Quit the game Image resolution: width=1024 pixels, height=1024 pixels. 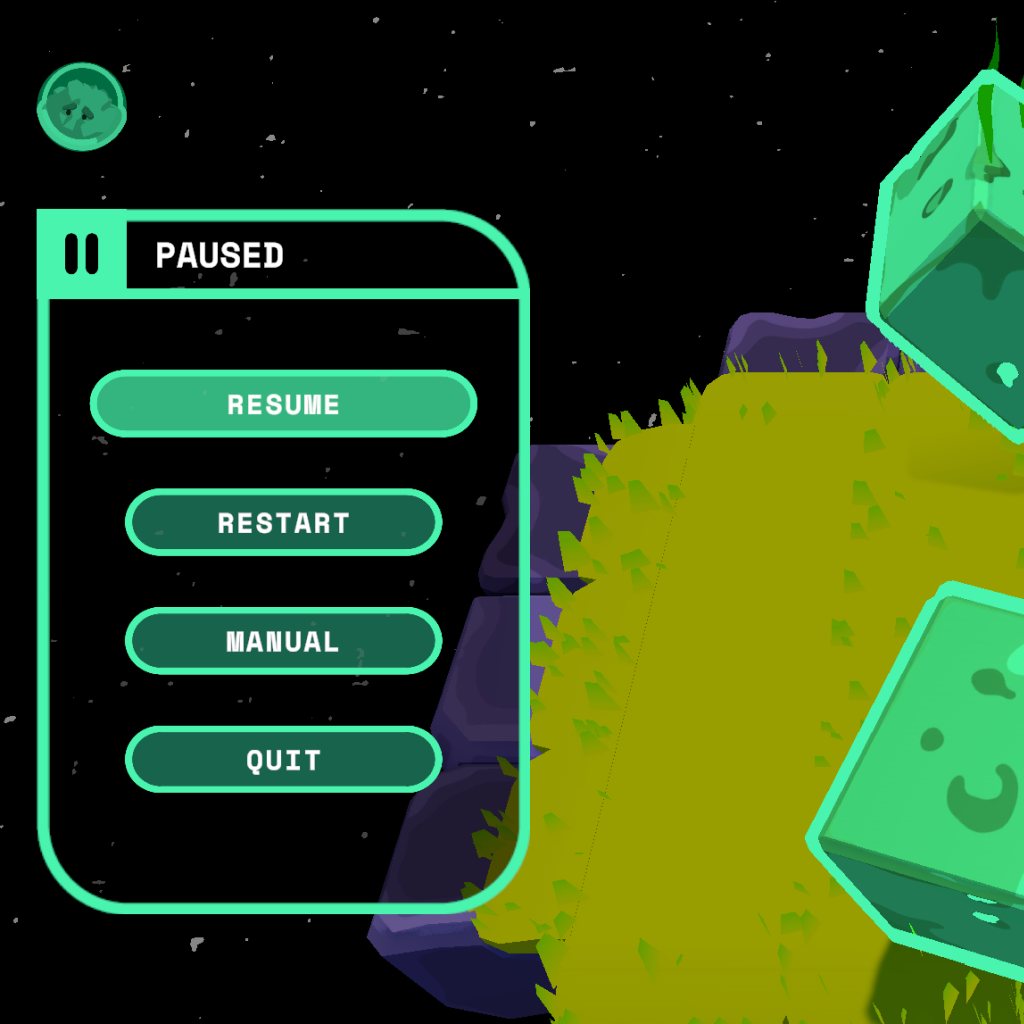click(283, 760)
